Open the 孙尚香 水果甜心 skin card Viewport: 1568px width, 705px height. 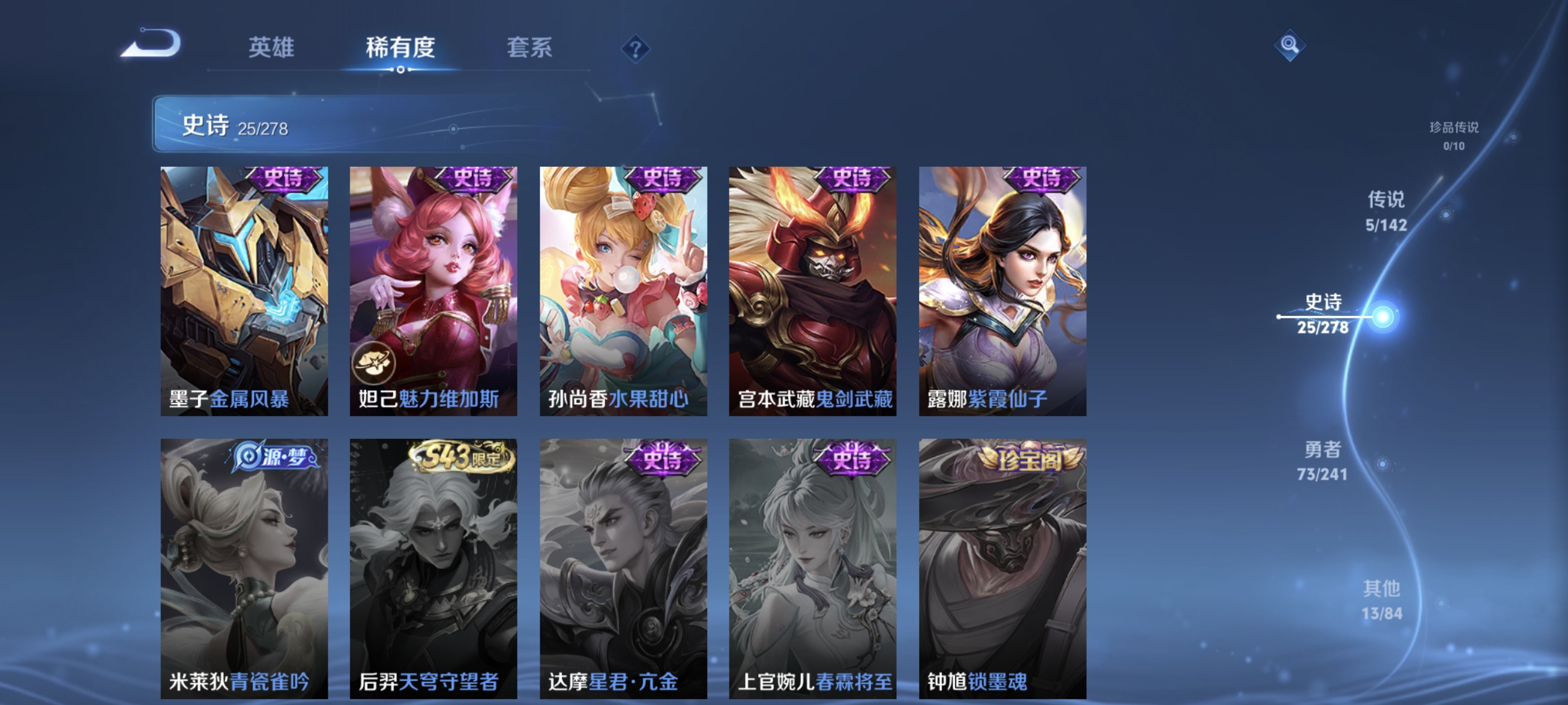[623, 292]
